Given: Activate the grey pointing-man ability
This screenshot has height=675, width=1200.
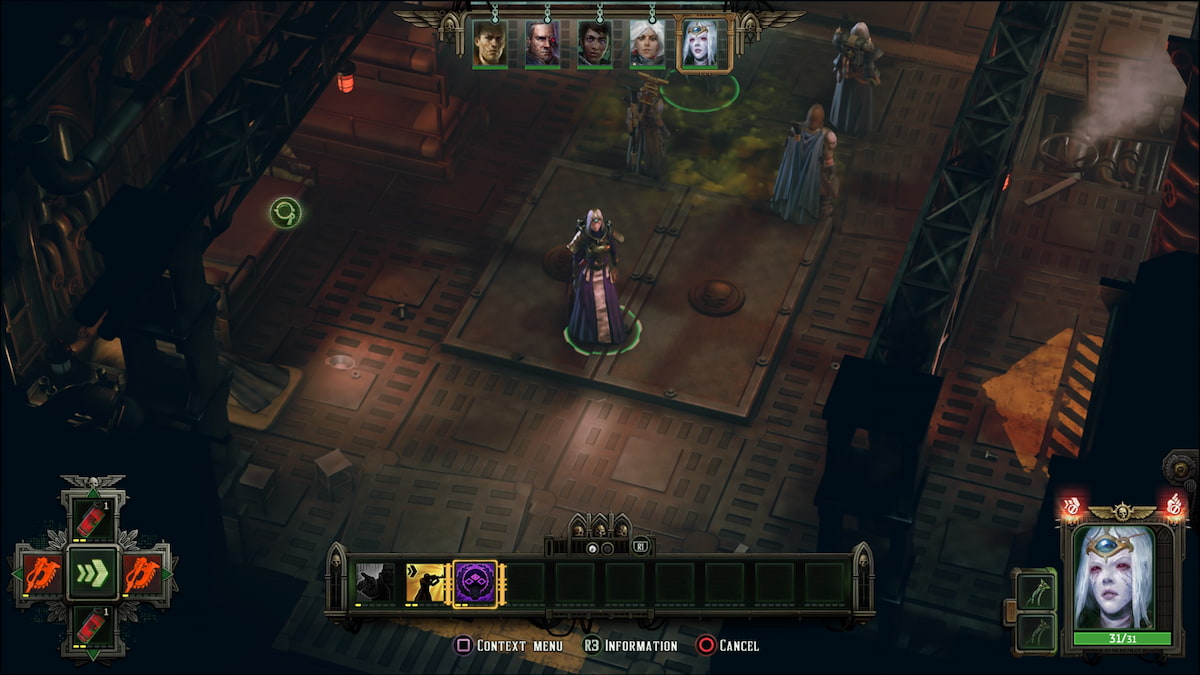Looking at the screenshot, I should coord(374,583).
